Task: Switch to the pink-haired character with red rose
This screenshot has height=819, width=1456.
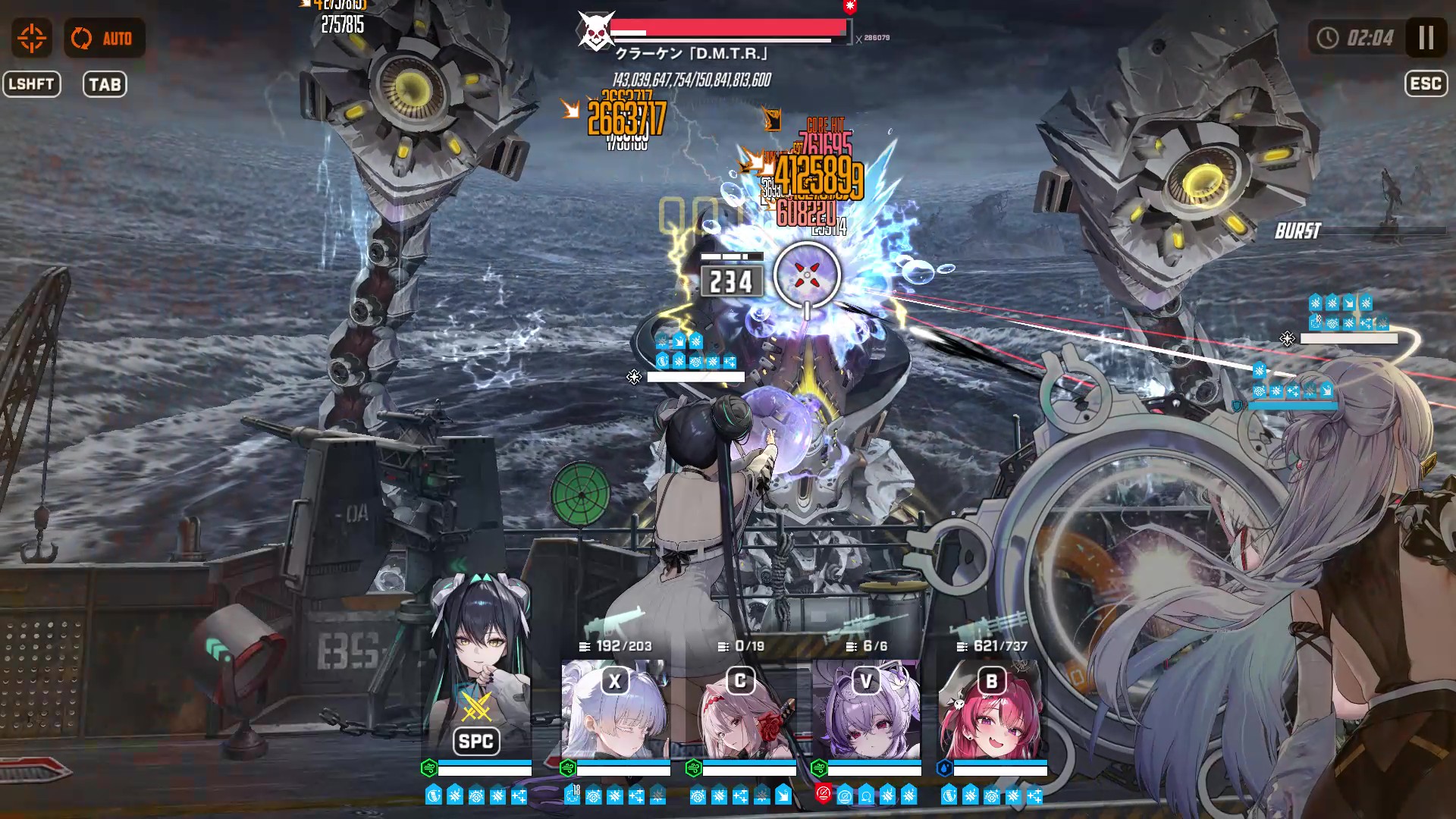Action: pyautogui.click(x=741, y=709)
